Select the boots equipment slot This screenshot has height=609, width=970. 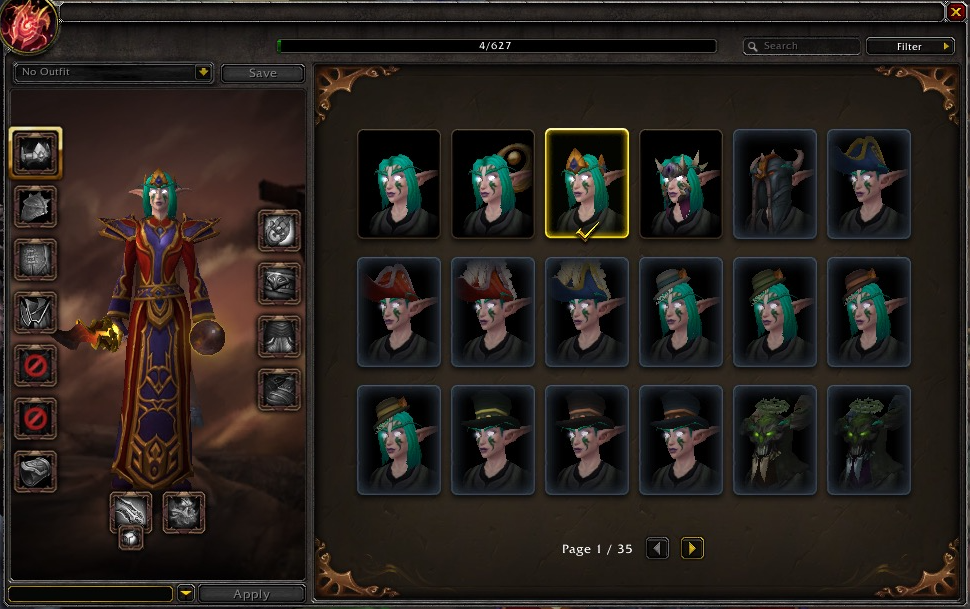[x=279, y=389]
